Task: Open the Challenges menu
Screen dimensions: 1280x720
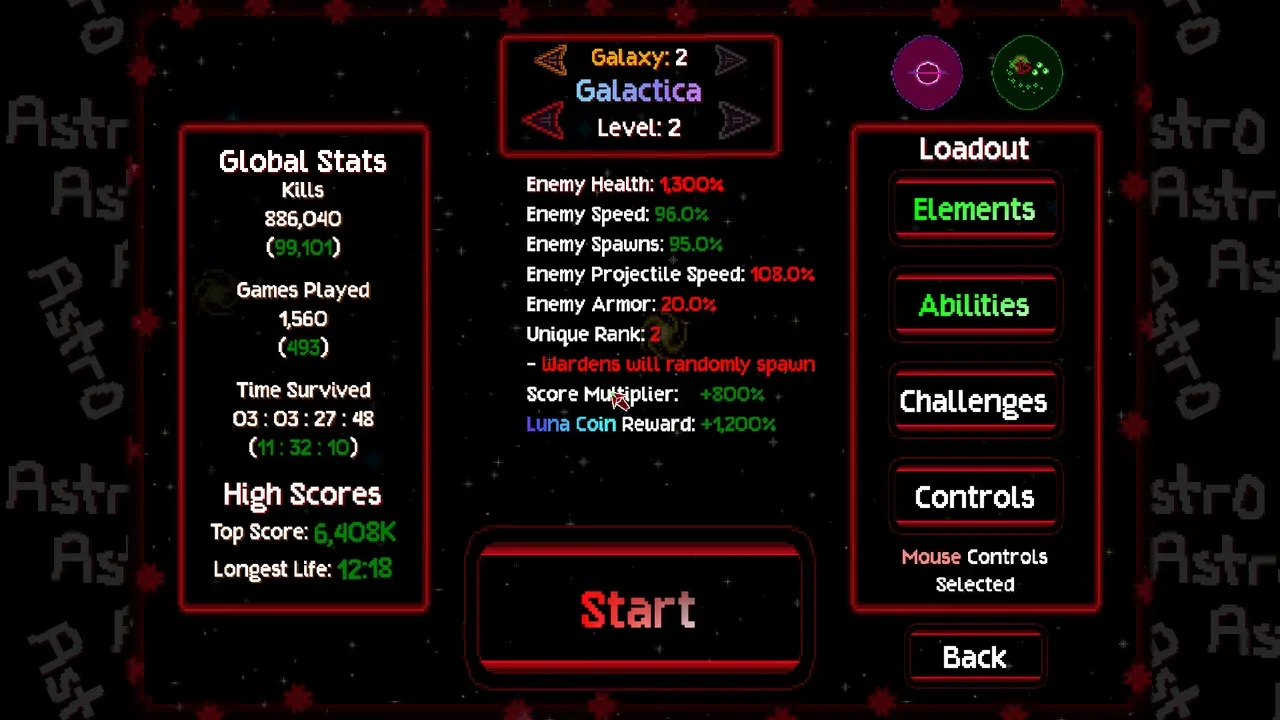Action: pos(974,401)
